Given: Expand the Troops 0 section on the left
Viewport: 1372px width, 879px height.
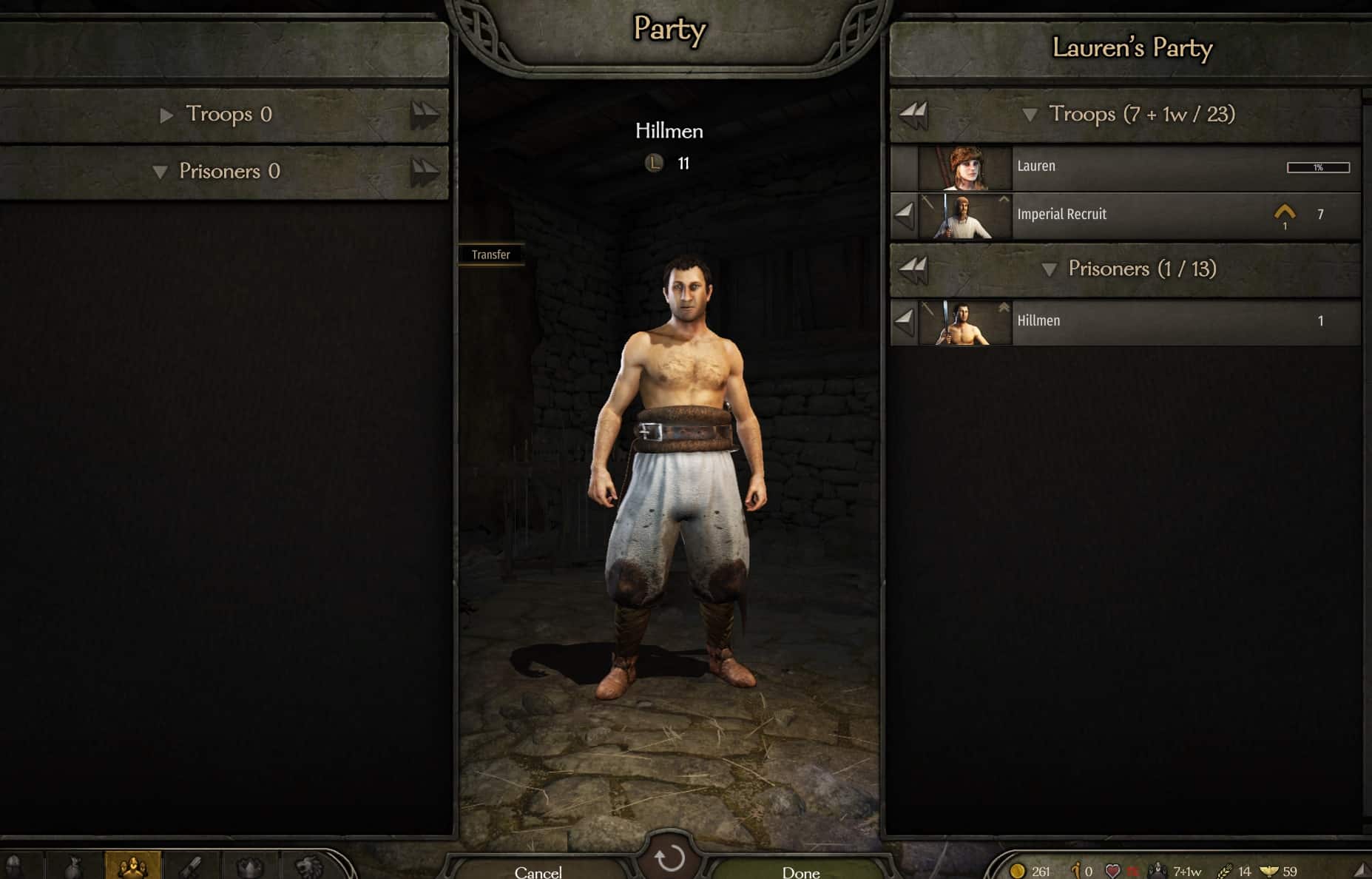Looking at the screenshot, I should (166, 115).
